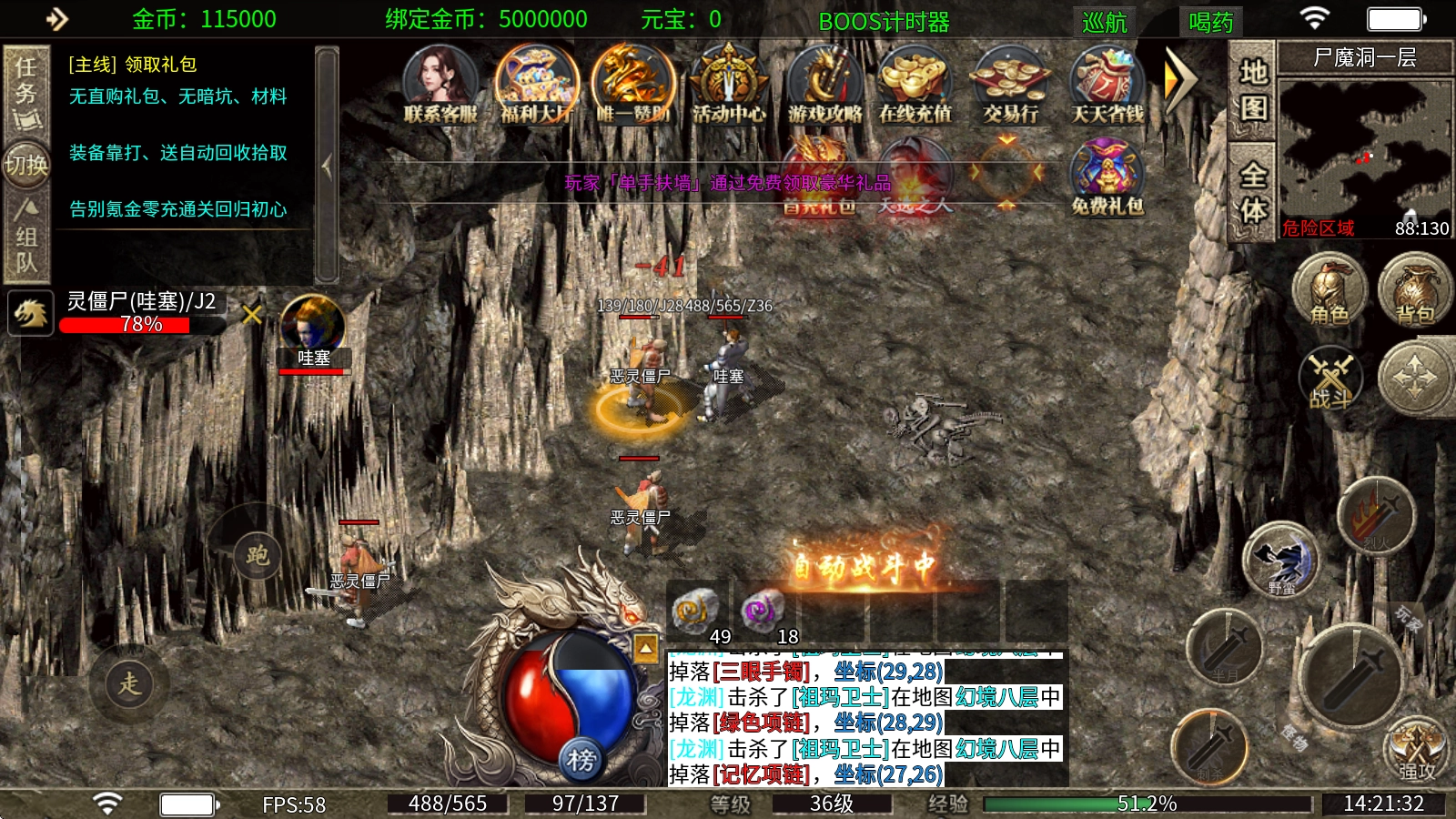This screenshot has height=819, width=1456.
Task: Tap the 喝药 drink potion button
Action: [1210, 21]
